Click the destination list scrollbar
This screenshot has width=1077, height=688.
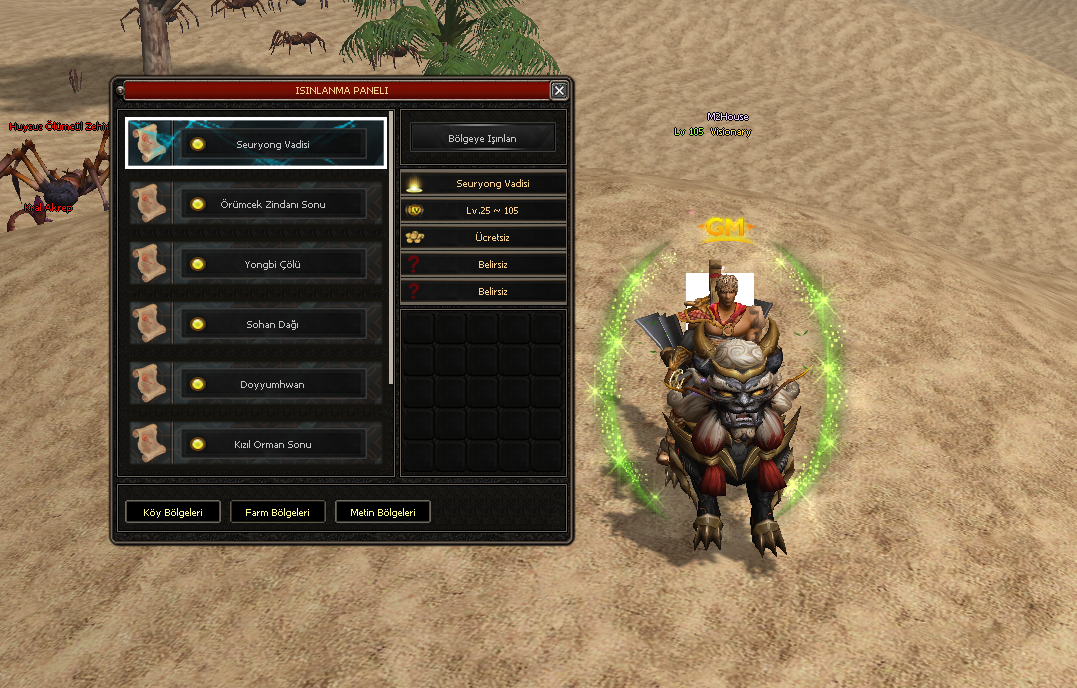pos(391,250)
